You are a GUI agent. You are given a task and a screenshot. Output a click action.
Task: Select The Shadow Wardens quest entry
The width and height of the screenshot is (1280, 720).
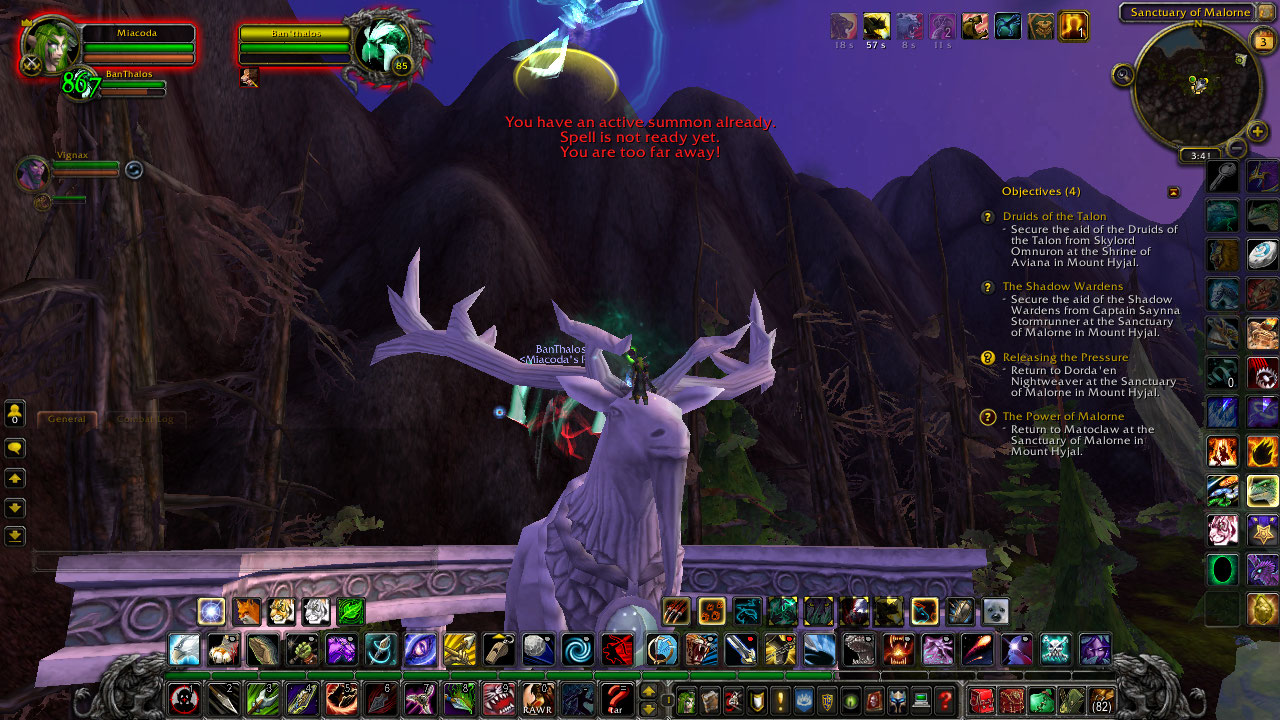tap(1062, 287)
